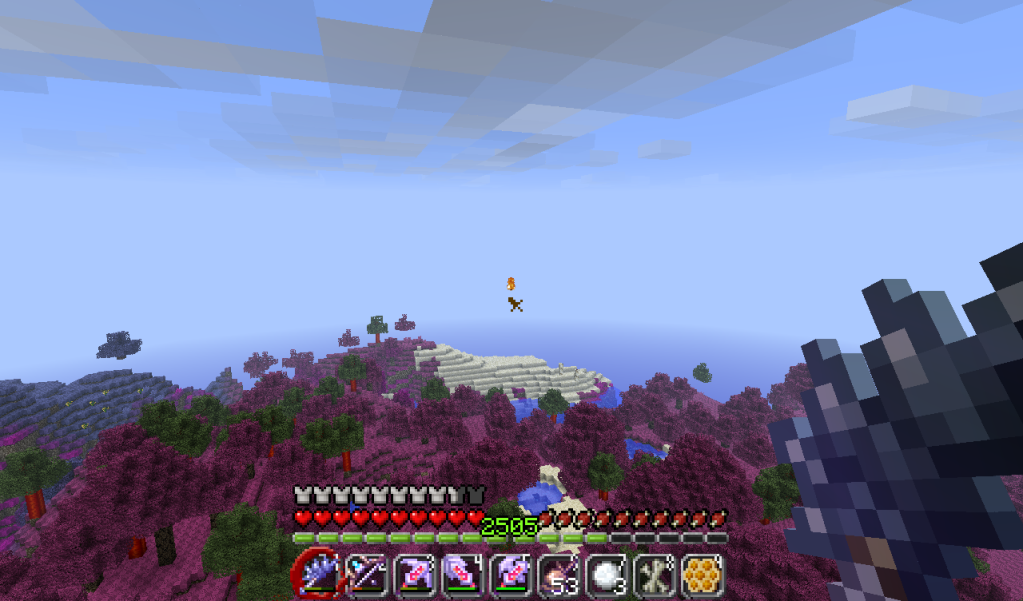Choose the snowball stack hotbar slot
Viewport: 1023px width, 601px height.
pyautogui.click(x=603, y=575)
